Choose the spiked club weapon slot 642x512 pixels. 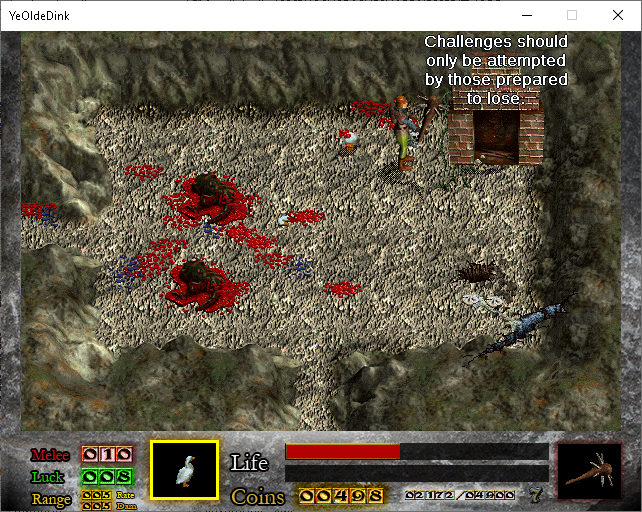pos(589,471)
